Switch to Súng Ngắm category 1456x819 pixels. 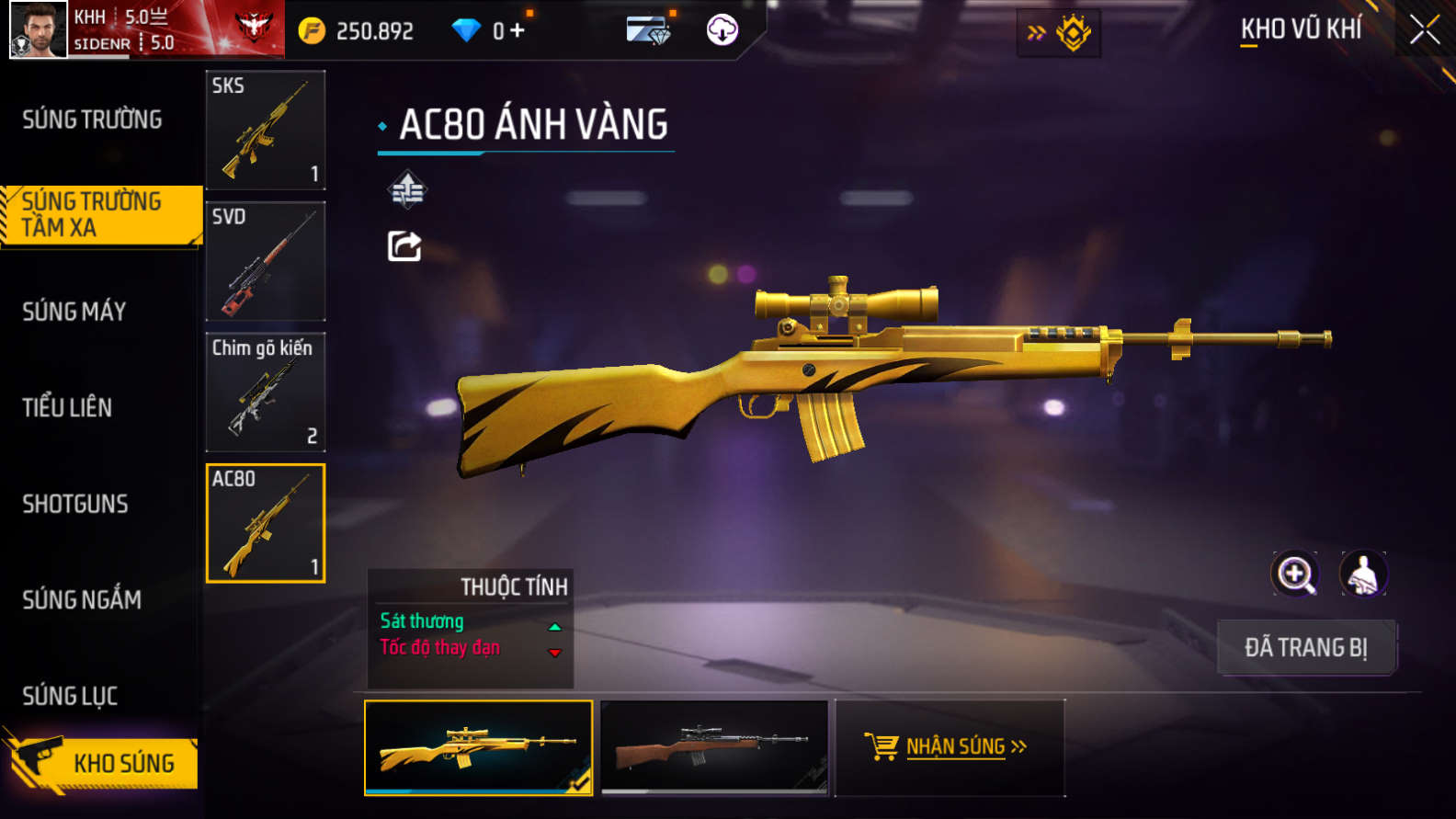[82, 600]
